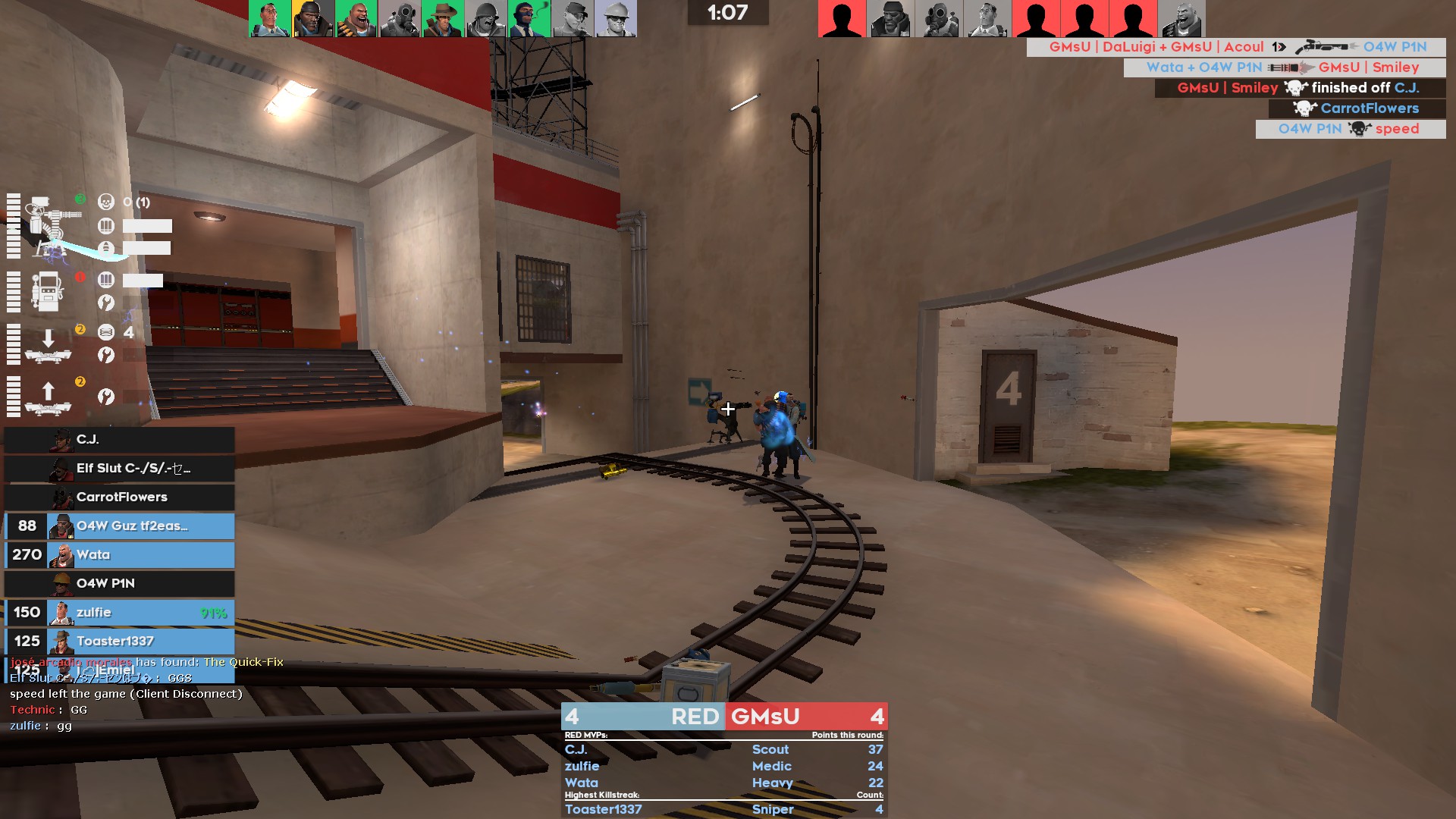Select Toaster1337 in the highest killstreak row
Viewport: 1456px width, 819px height.
[604, 809]
